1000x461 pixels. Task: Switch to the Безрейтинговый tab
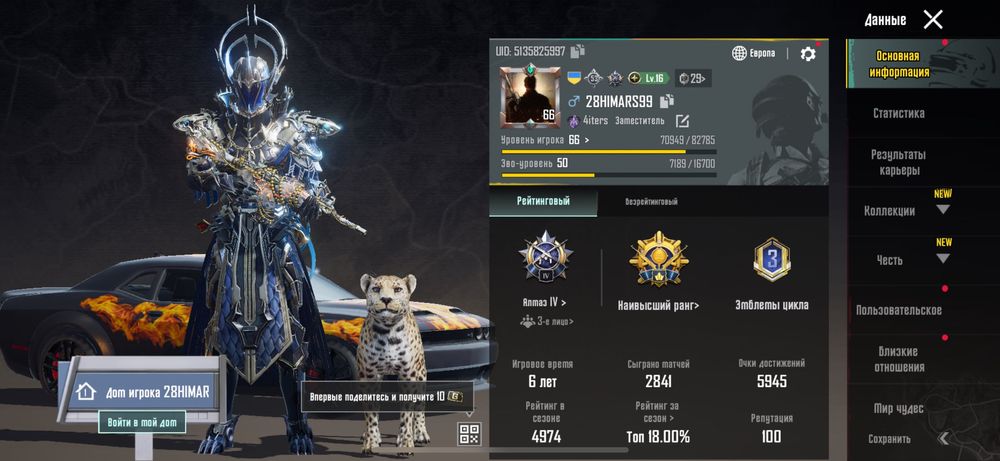coord(651,201)
